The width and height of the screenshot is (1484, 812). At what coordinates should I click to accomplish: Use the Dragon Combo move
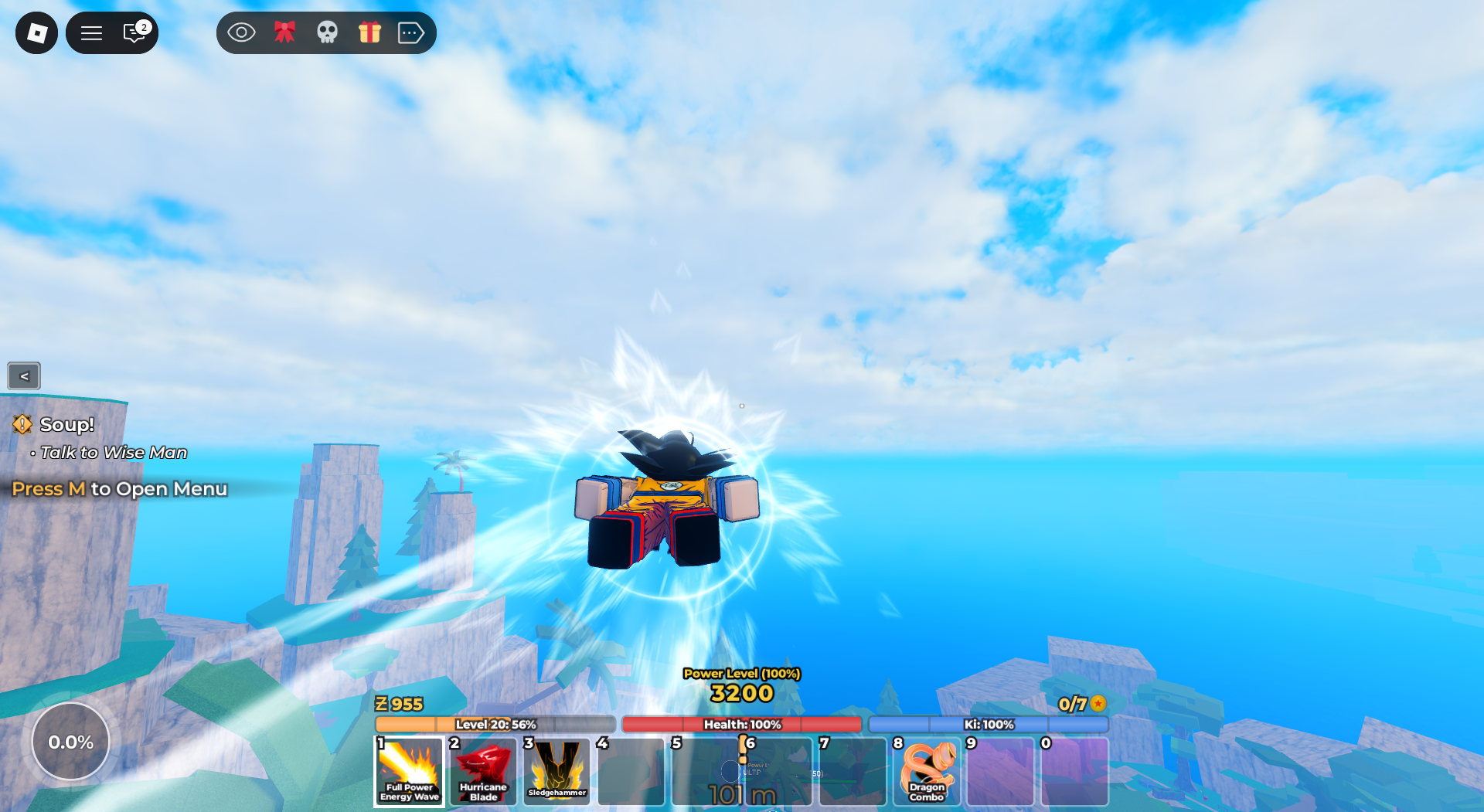[x=926, y=772]
